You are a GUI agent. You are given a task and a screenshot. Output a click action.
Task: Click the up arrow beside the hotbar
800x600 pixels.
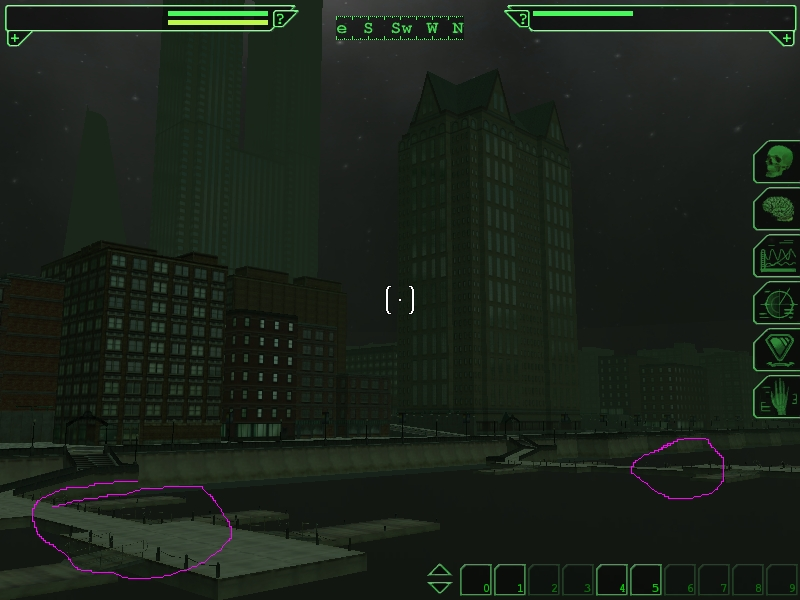(x=440, y=572)
